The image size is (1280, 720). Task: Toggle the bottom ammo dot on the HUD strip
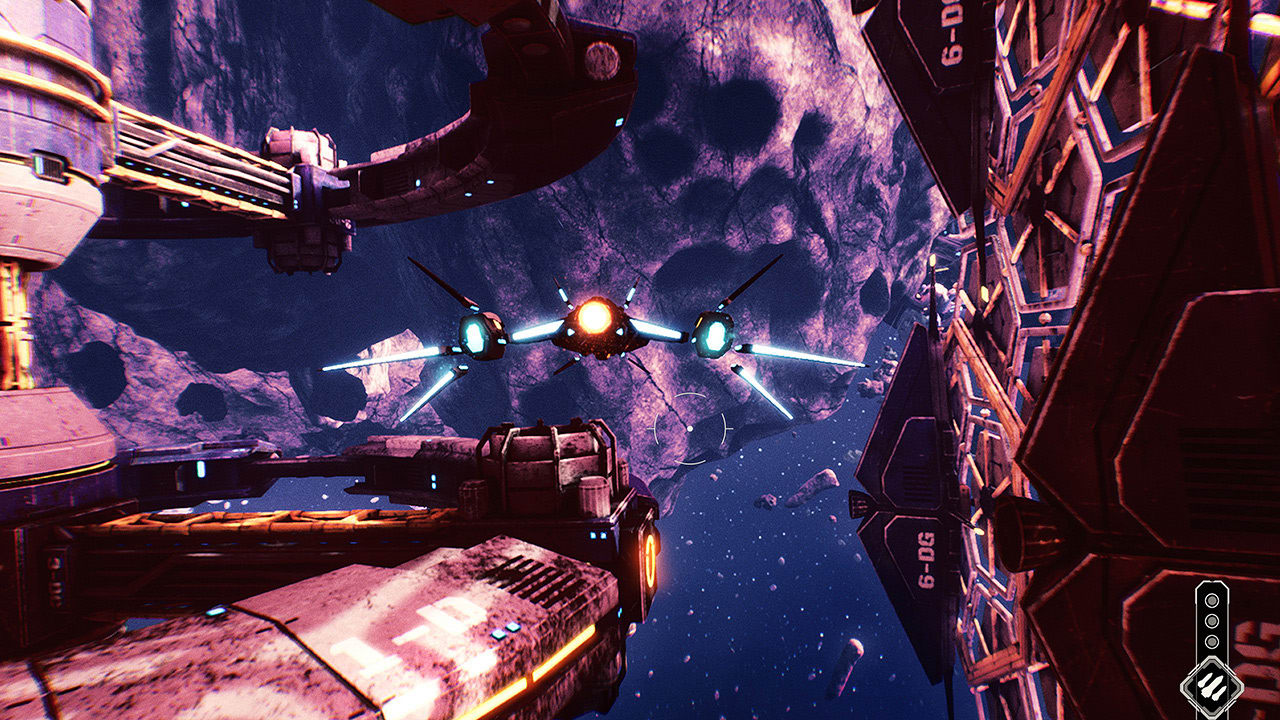tap(1212, 641)
